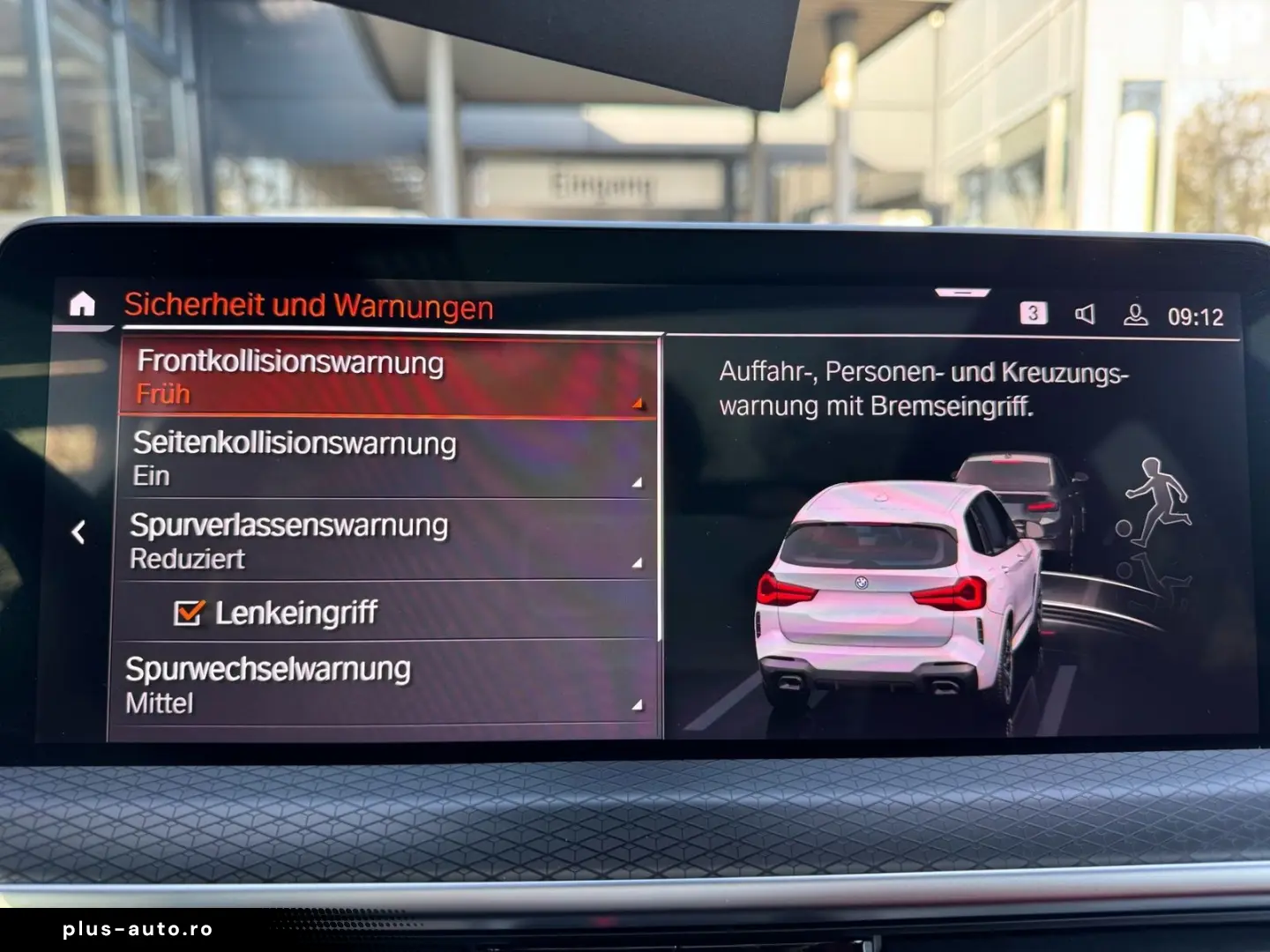Image resolution: width=1270 pixels, height=952 pixels.
Task: Click the Reduziert value under Spurverlassenswarnung
Action: coord(191,558)
